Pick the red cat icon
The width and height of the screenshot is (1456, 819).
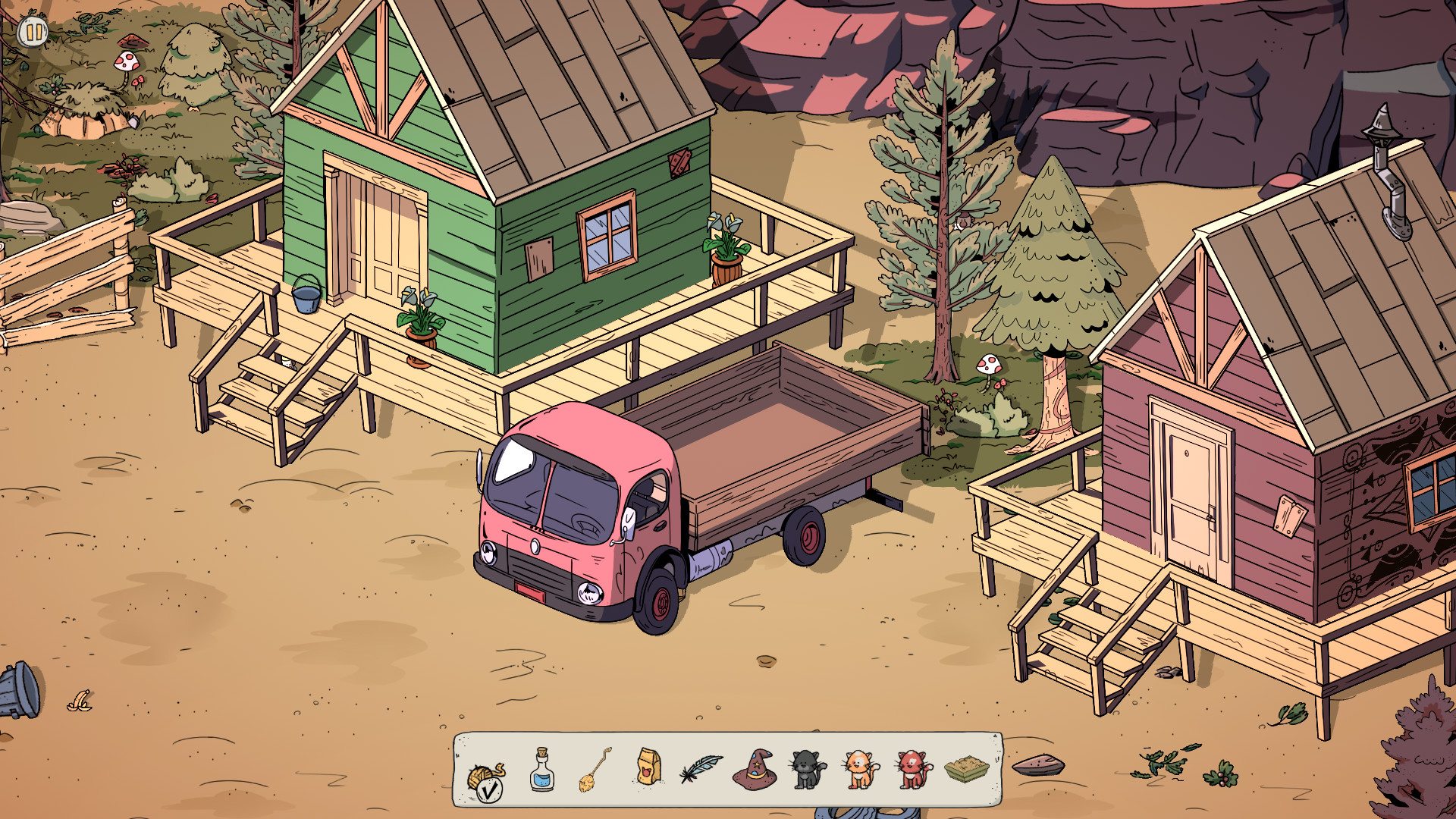913,770
